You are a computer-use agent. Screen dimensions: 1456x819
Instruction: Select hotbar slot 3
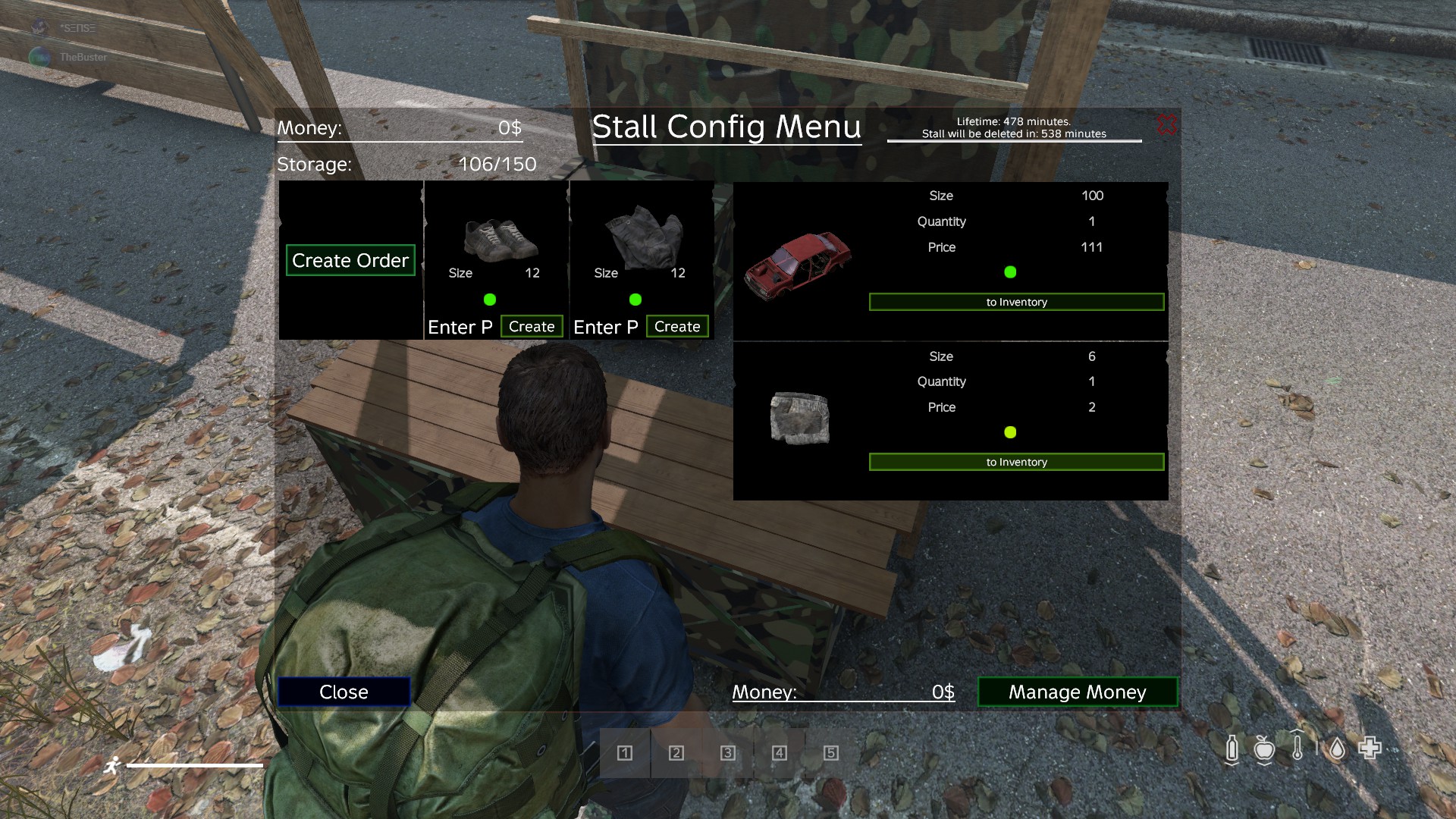coord(728,753)
